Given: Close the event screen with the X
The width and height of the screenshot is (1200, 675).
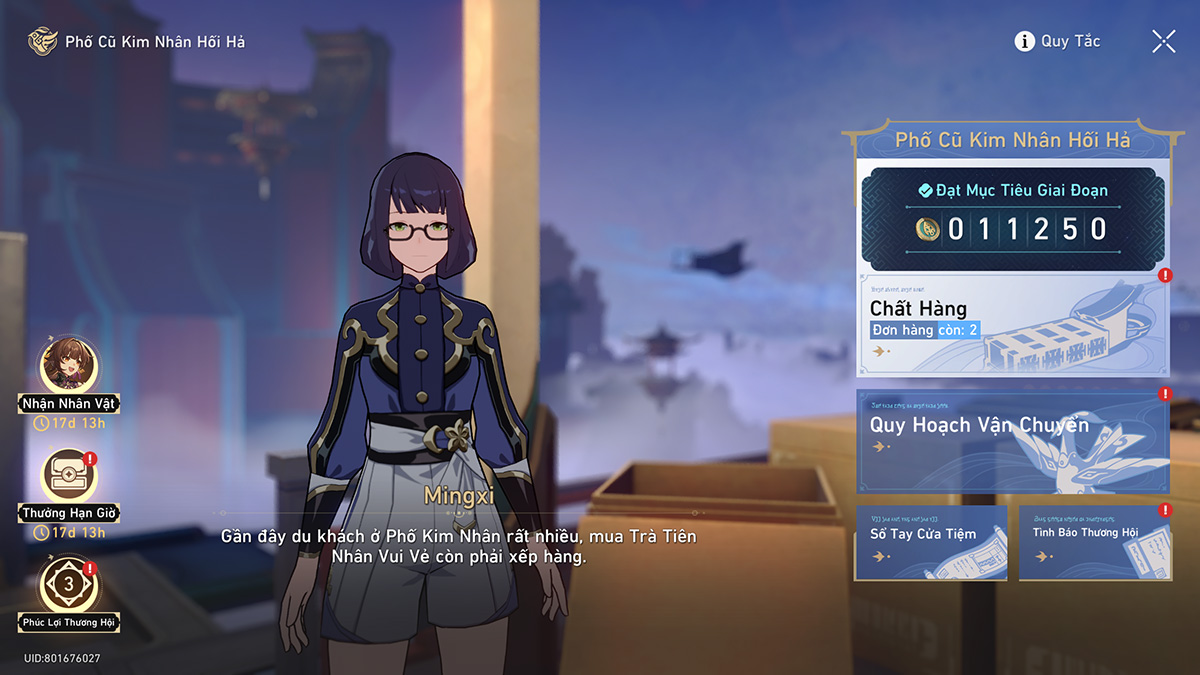Looking at the screenshot, I should 1163,41.
